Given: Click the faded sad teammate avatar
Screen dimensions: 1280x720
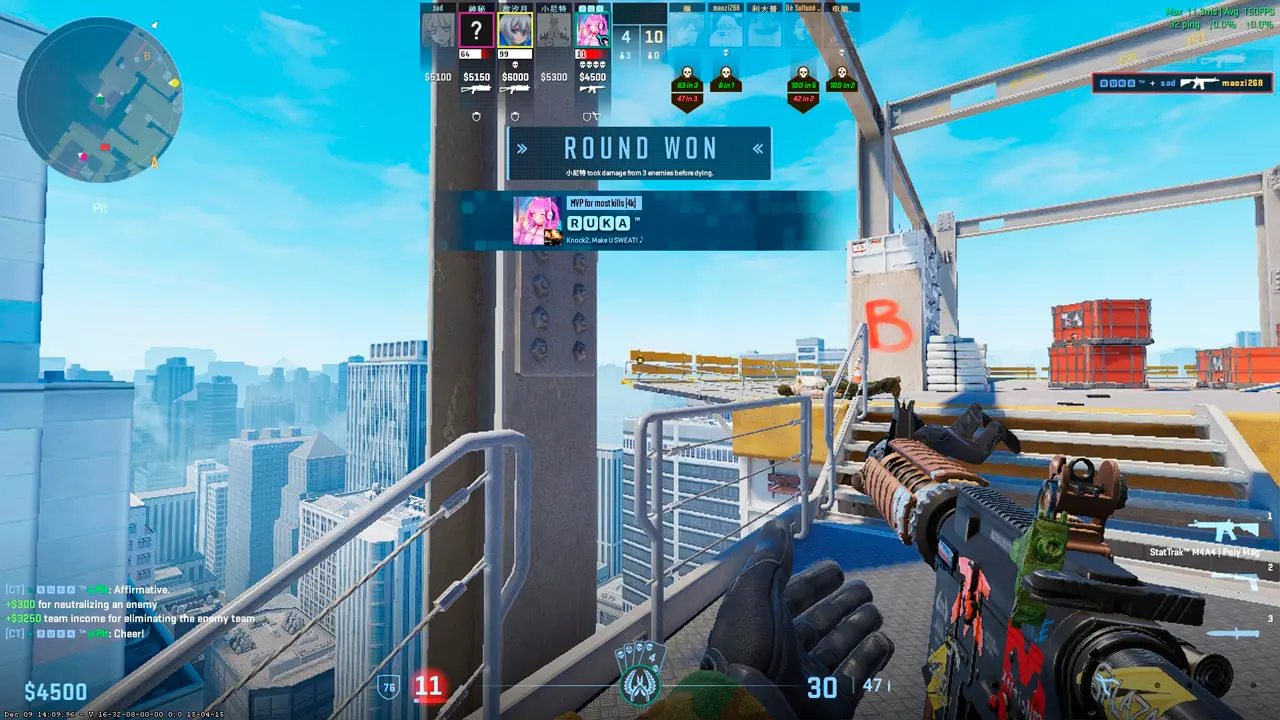Looking at the screenshot, I should [x=437, y=30].
